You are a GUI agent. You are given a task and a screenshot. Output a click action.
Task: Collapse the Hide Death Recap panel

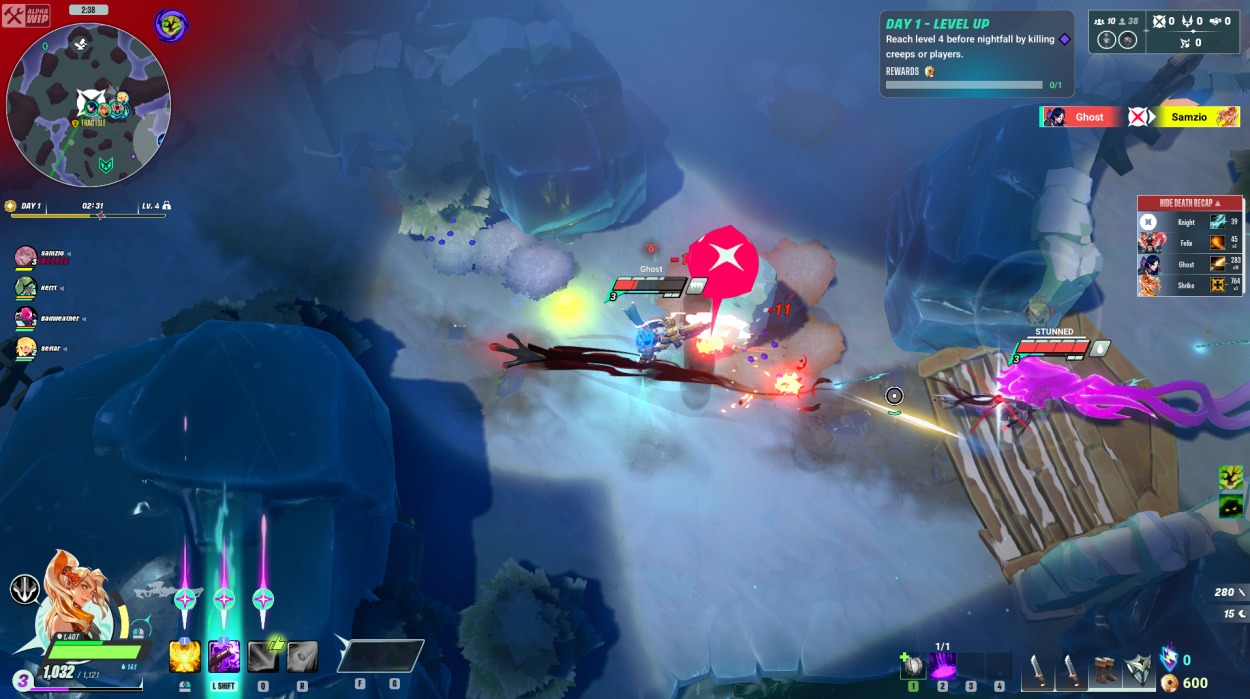[1188, 203]
